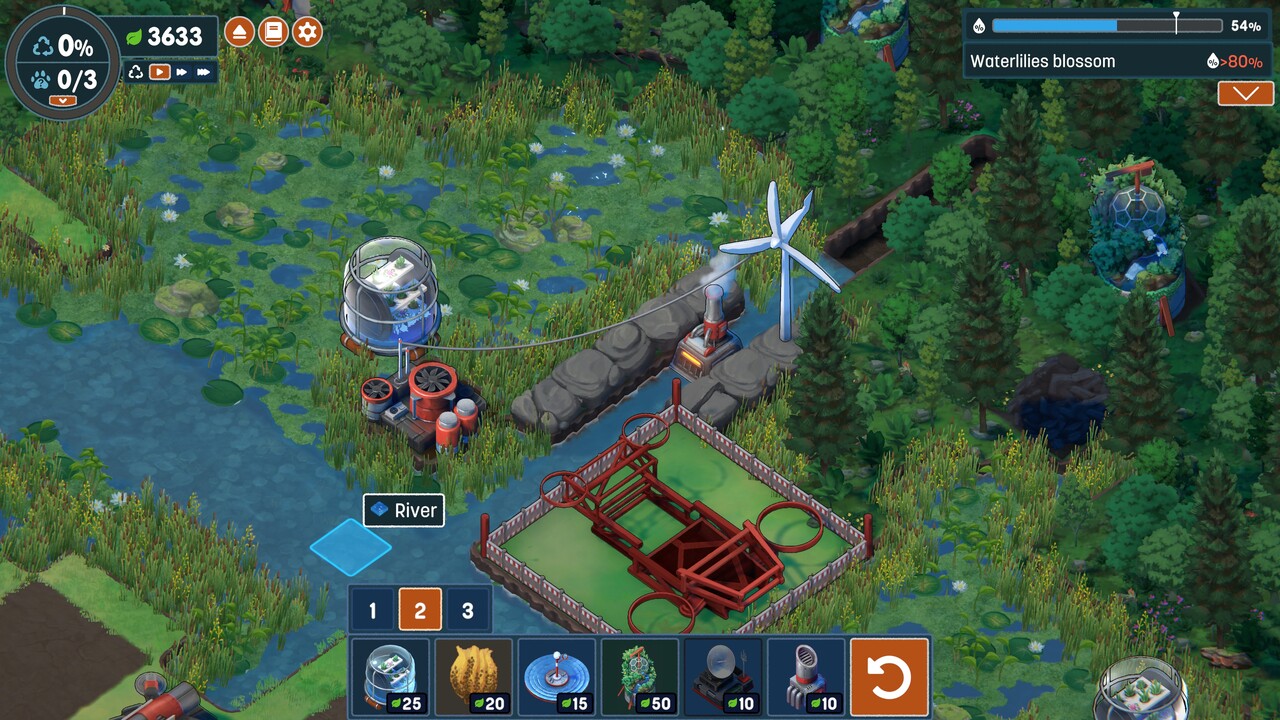Image resolution: width=1280 pixels, height=720 pixels.
Task: Select building phase tab 1
Action: tap(373, 611)
